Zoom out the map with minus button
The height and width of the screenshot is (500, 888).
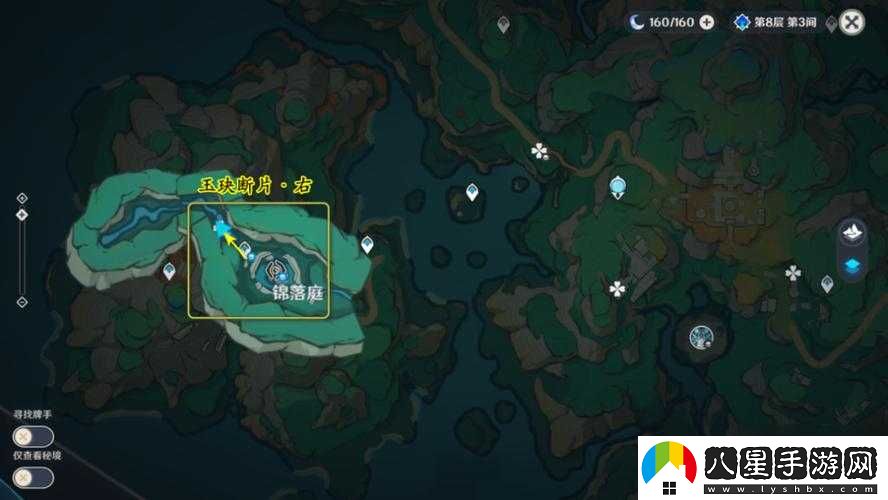(x=22, y=302)
